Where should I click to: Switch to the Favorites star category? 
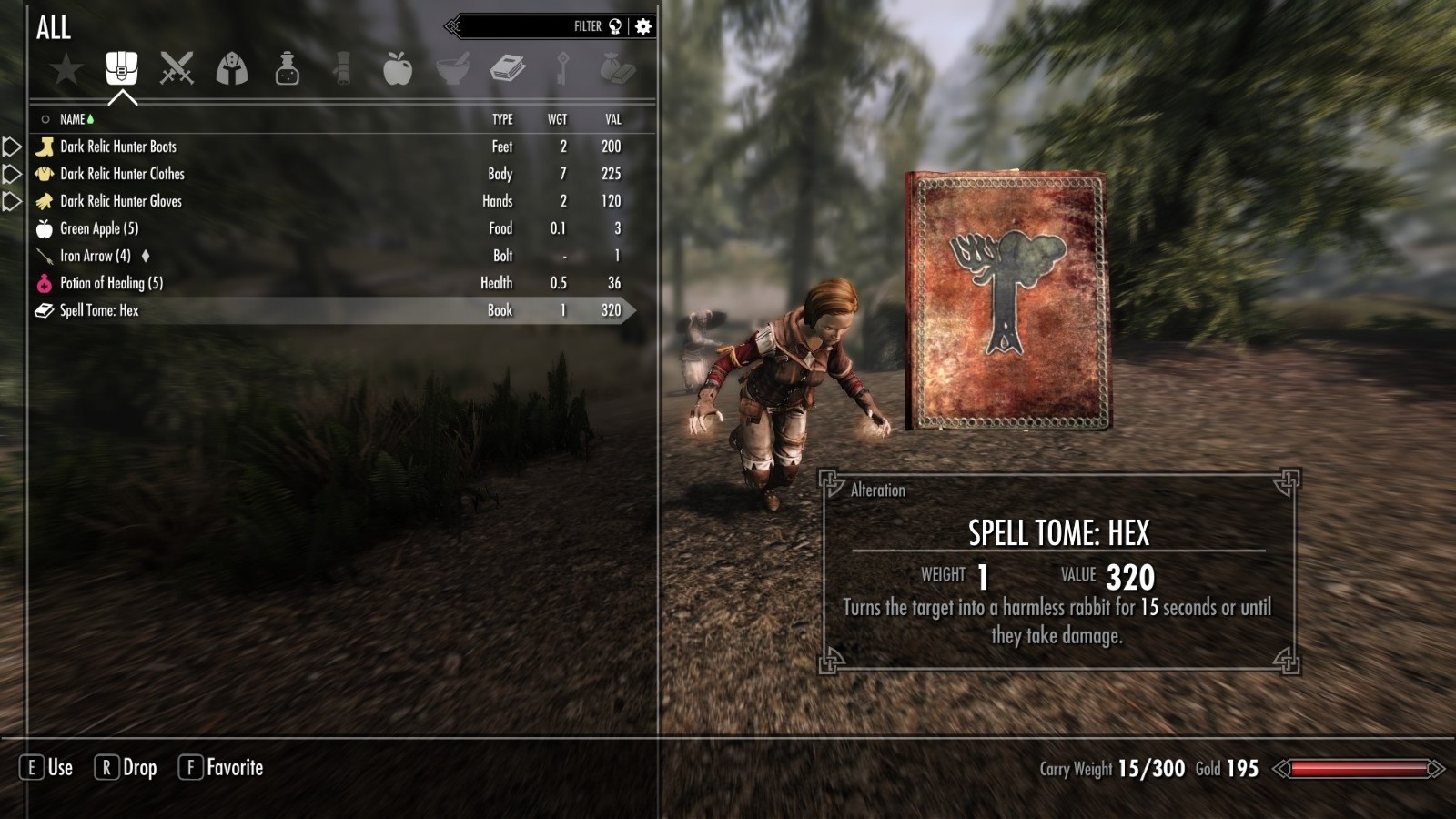click(x=66, y=69)
